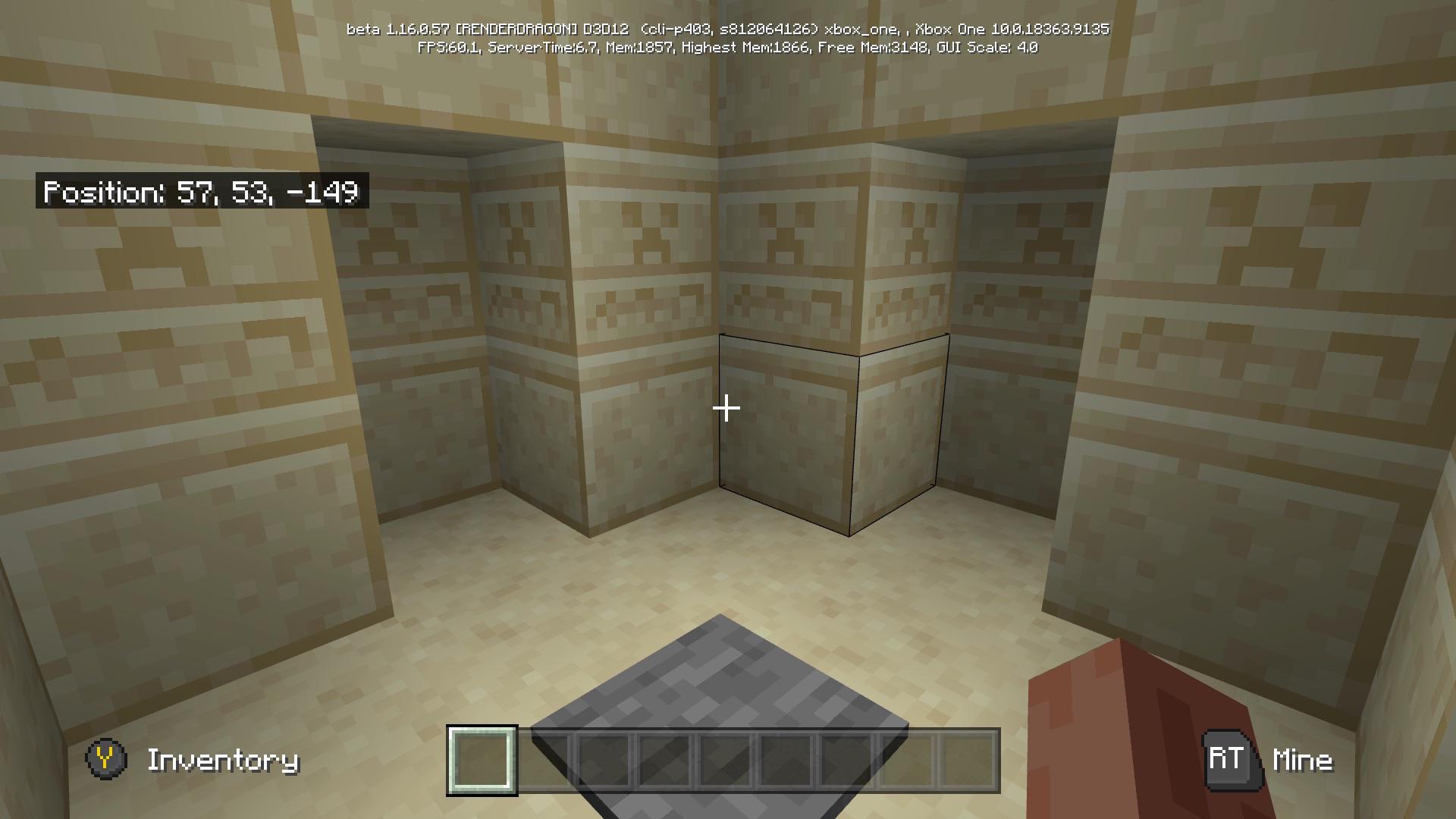This screenshot has width=1456, height=819.
Task: Click the stone slab on the floor
Action: point(720,682)
